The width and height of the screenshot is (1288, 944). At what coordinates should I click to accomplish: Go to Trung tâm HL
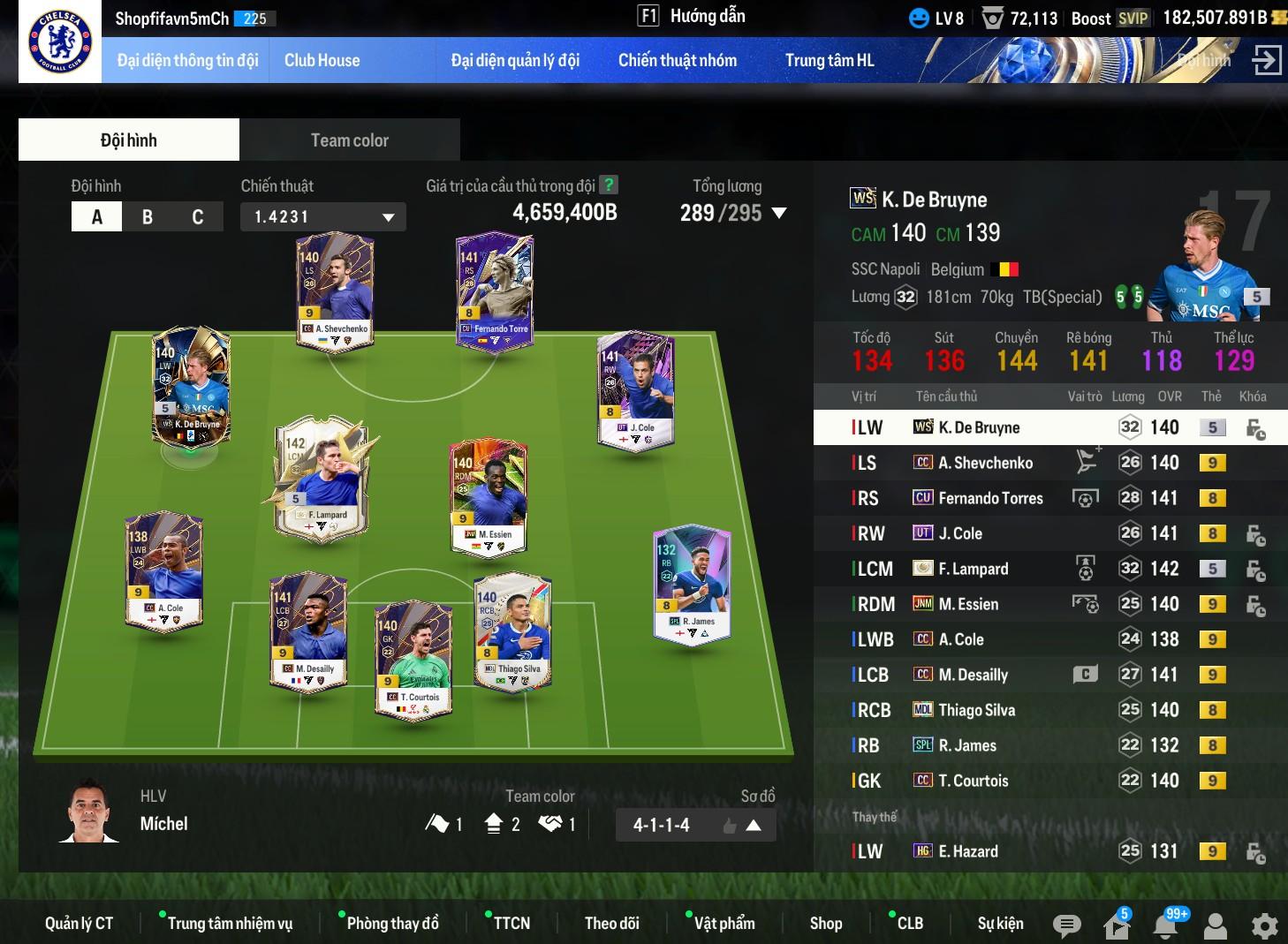pos(829,61)
